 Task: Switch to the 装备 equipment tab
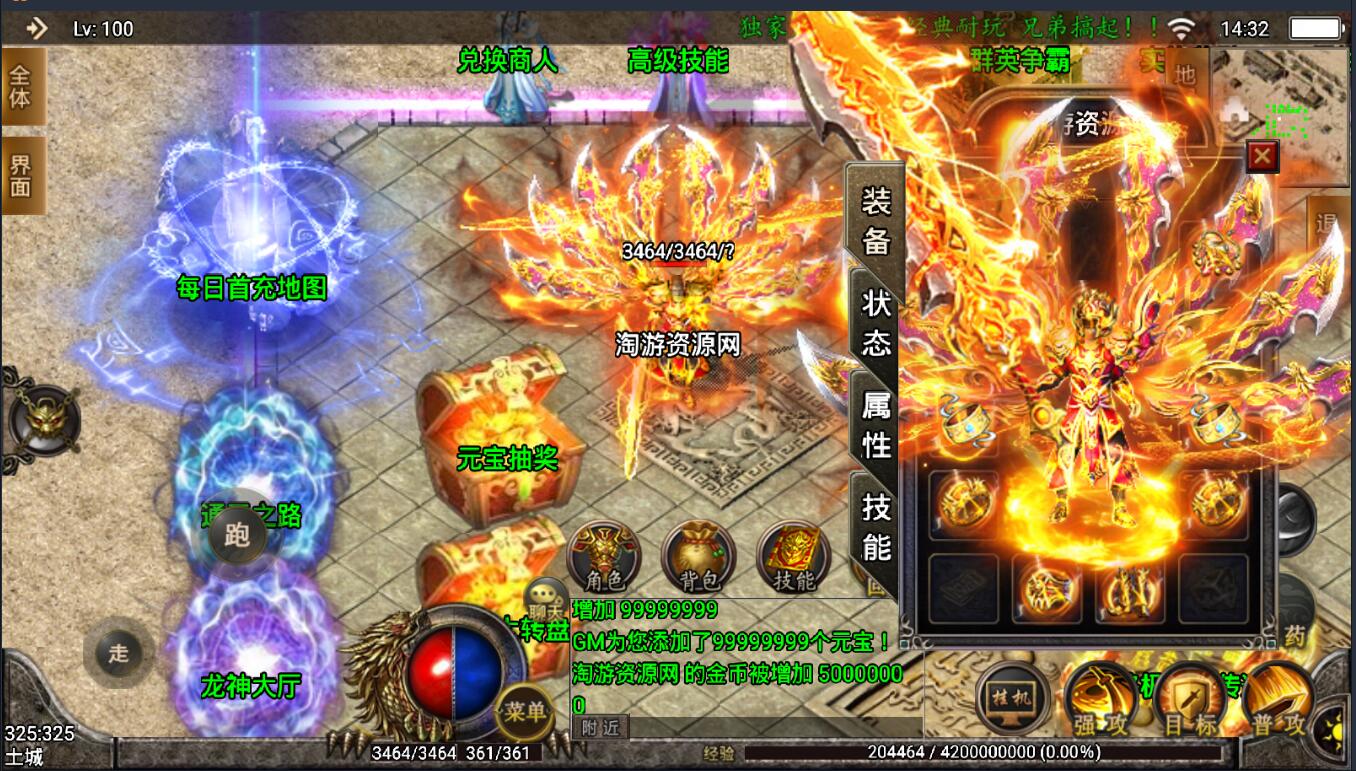click(876, 218)
